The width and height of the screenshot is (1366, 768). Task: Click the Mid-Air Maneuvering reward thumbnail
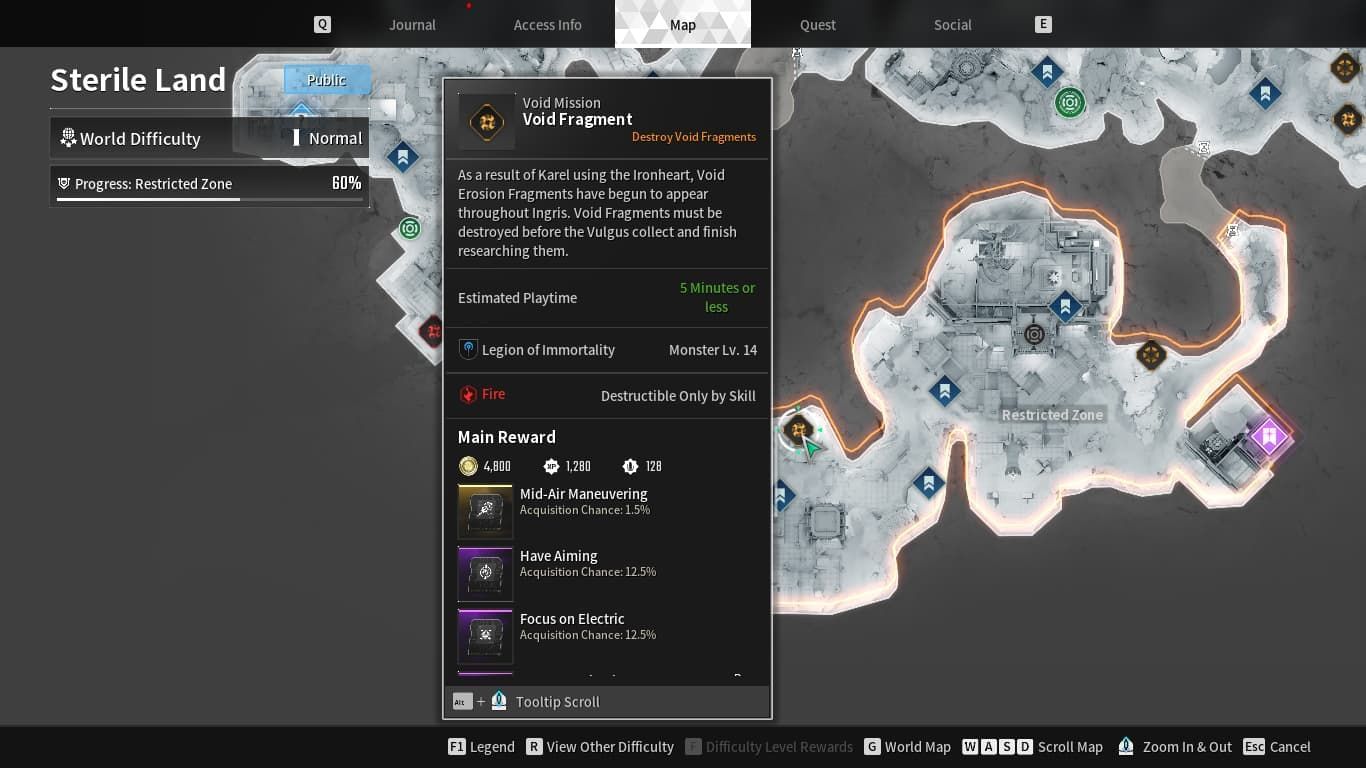click(x=485, y=511)
